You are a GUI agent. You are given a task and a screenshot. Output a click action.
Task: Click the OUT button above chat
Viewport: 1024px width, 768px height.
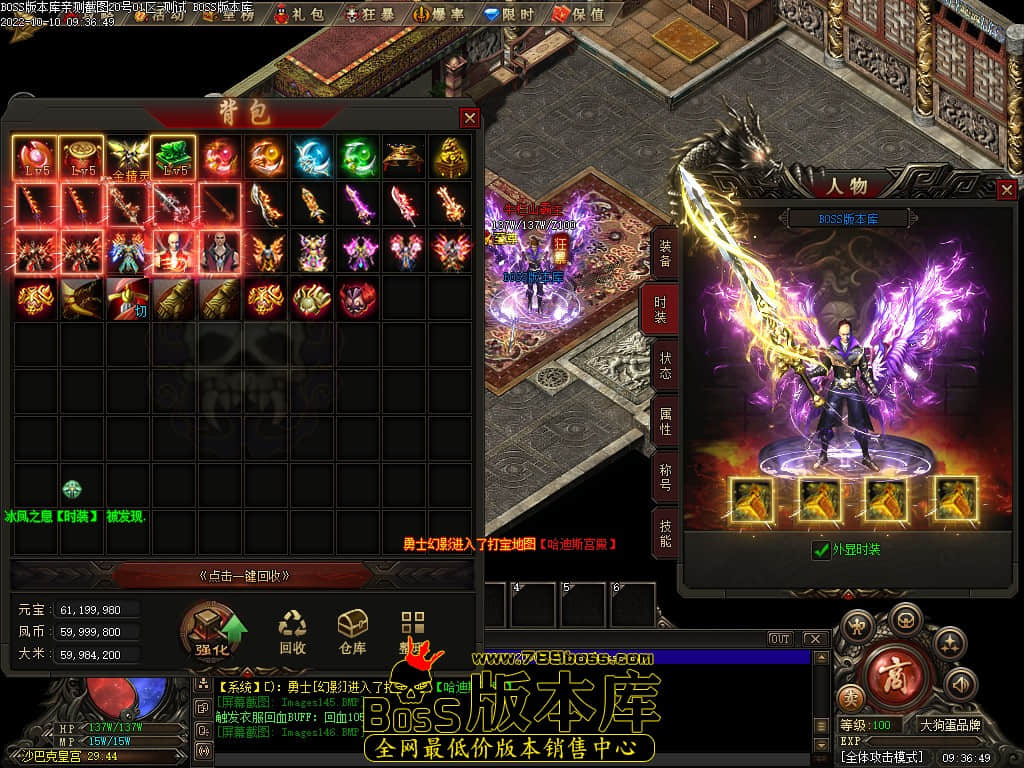point(779,639)
